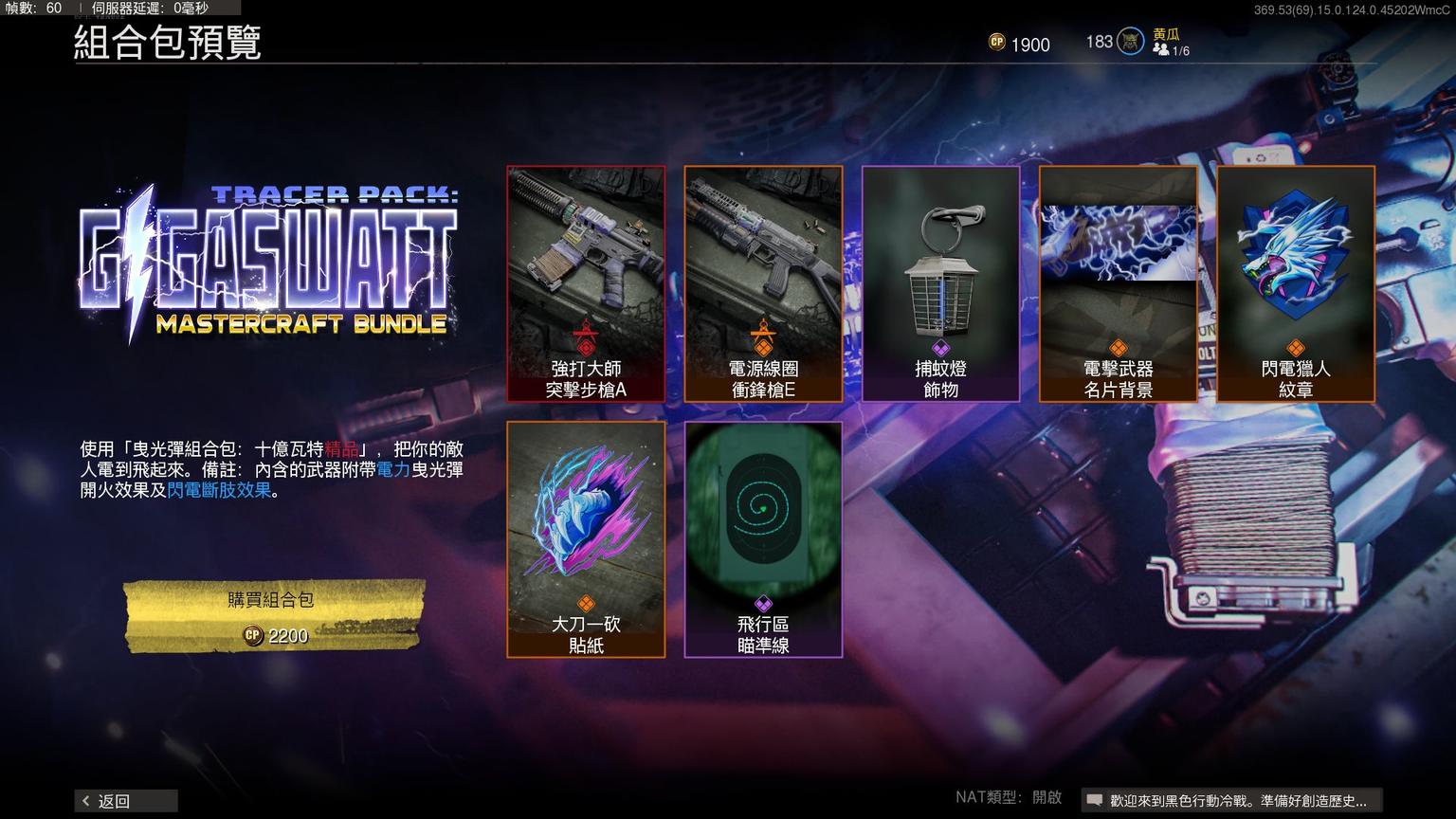The image size is (1456, 819).
Task: Choose the 捕蚊燈 weapon charm card
Action: [x=940, y=283]
